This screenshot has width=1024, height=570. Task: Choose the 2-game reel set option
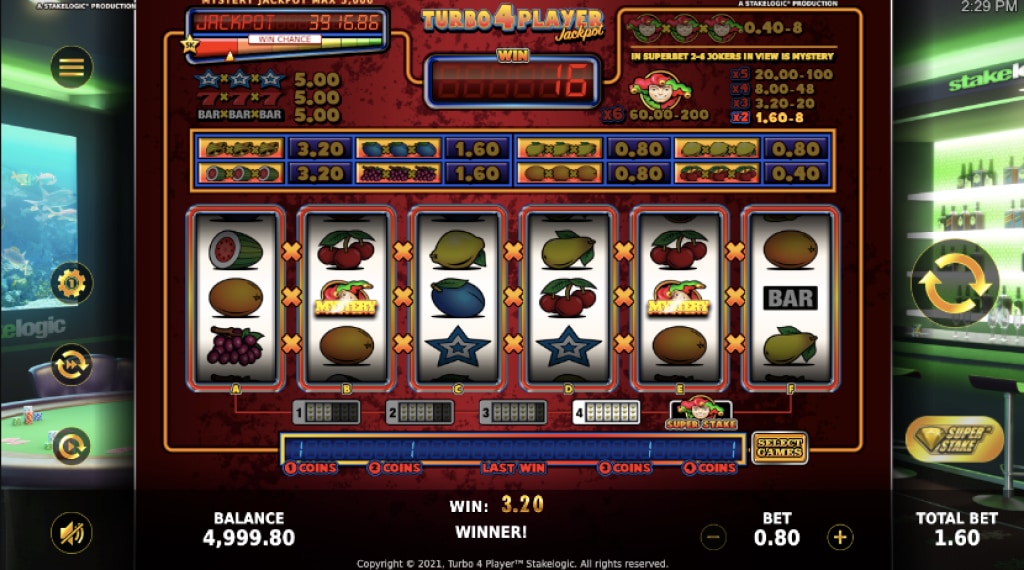coord(418,412)
